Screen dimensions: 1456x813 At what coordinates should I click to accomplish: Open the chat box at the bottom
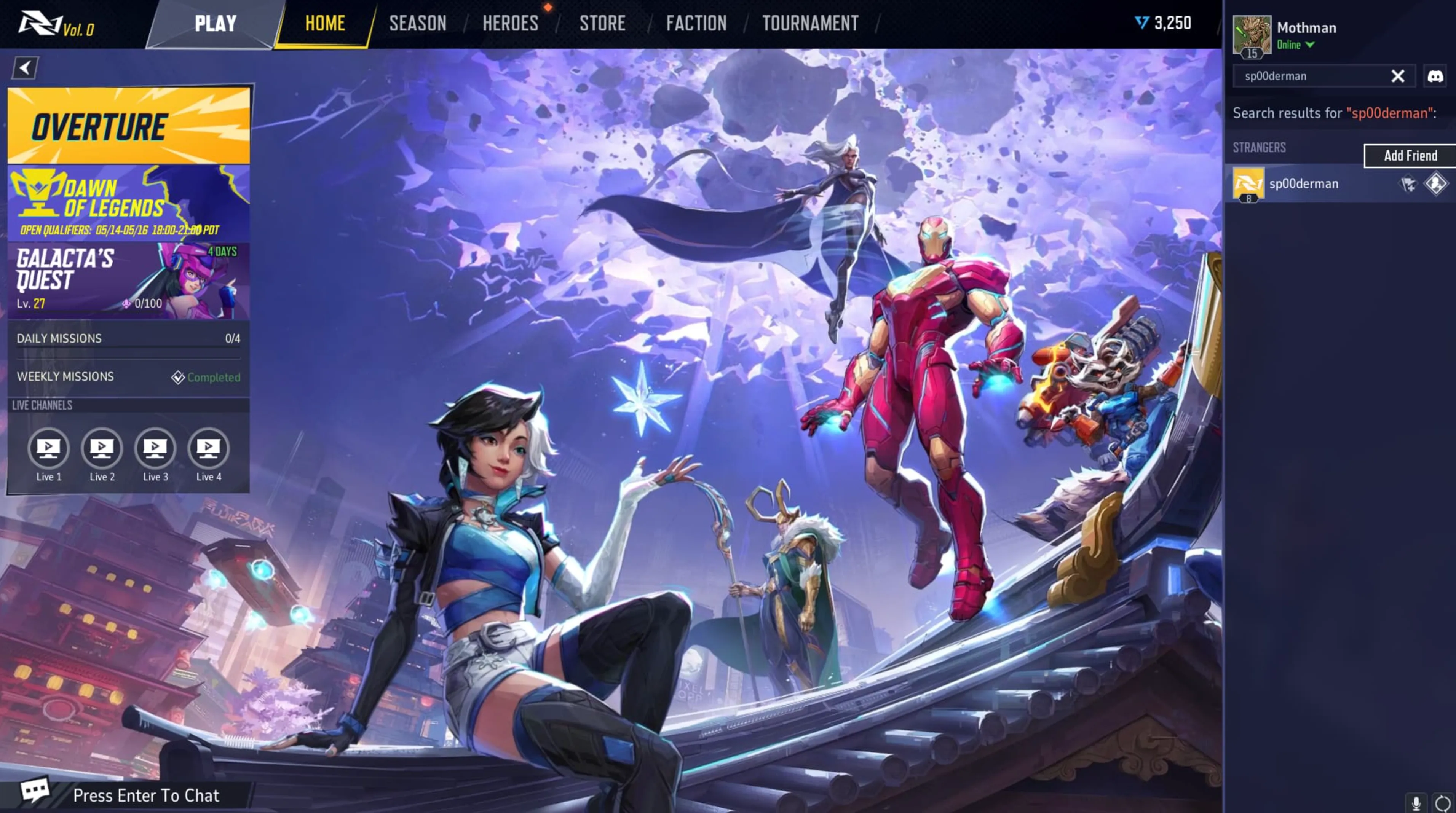click(x=145, y=795)
